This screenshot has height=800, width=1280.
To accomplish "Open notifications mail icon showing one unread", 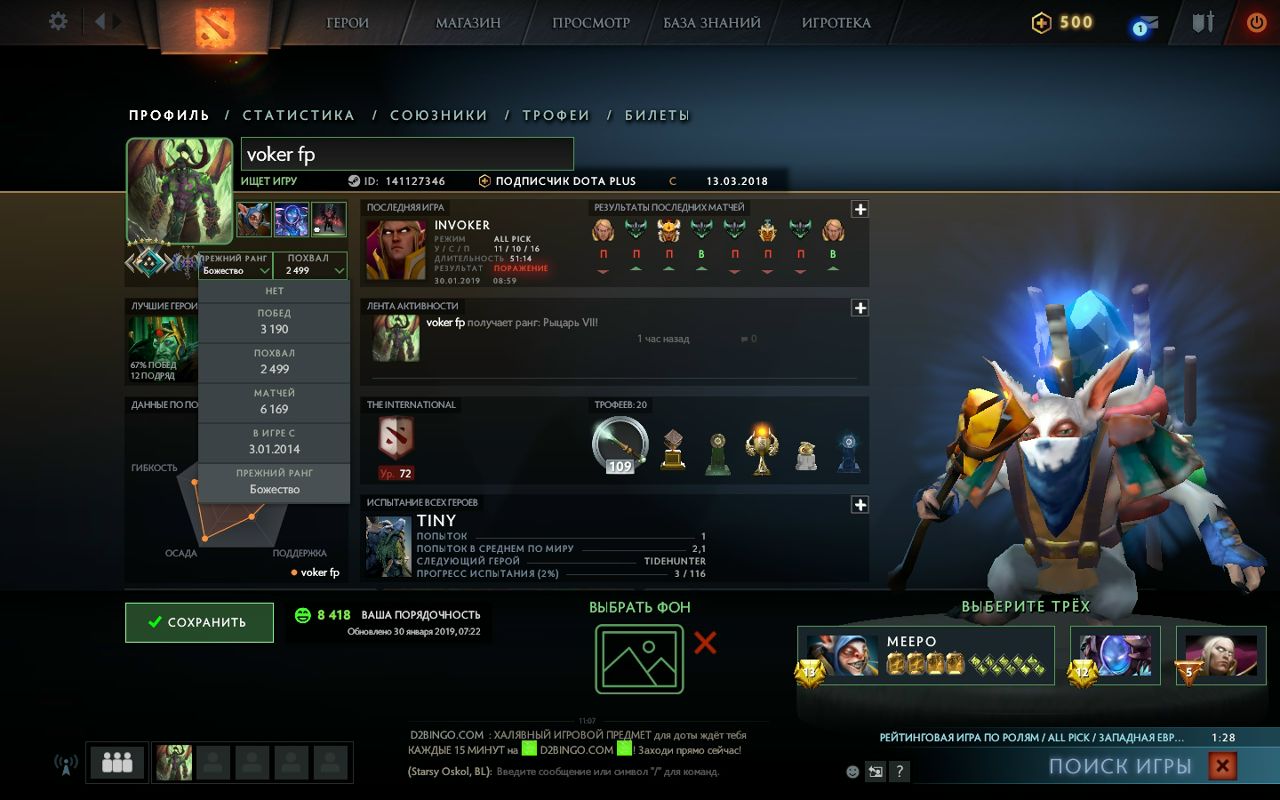I will 1146,20.
